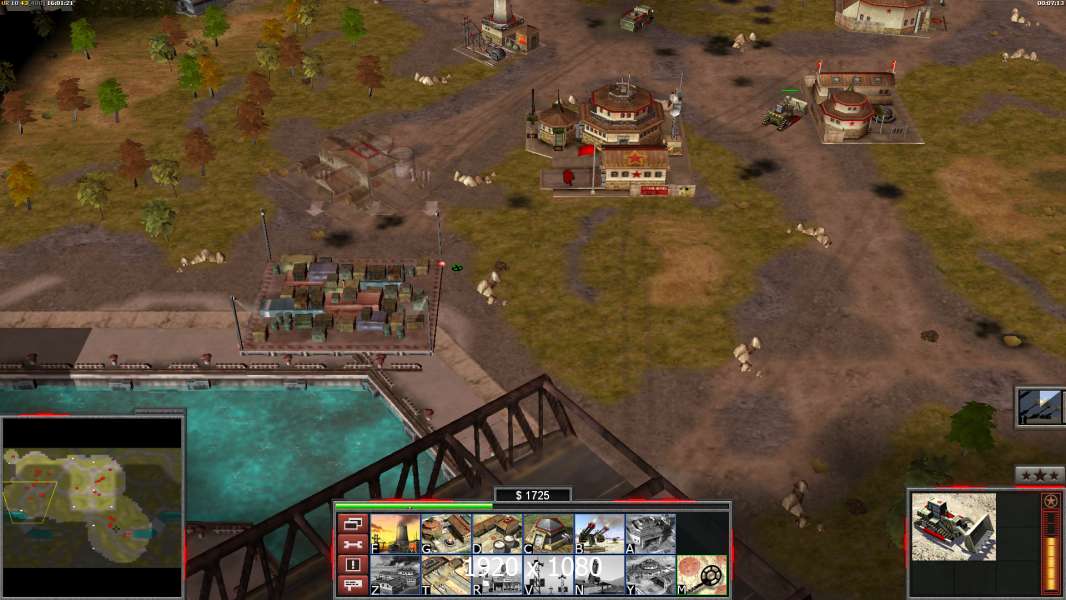Open the chat message button

point(352,585)
